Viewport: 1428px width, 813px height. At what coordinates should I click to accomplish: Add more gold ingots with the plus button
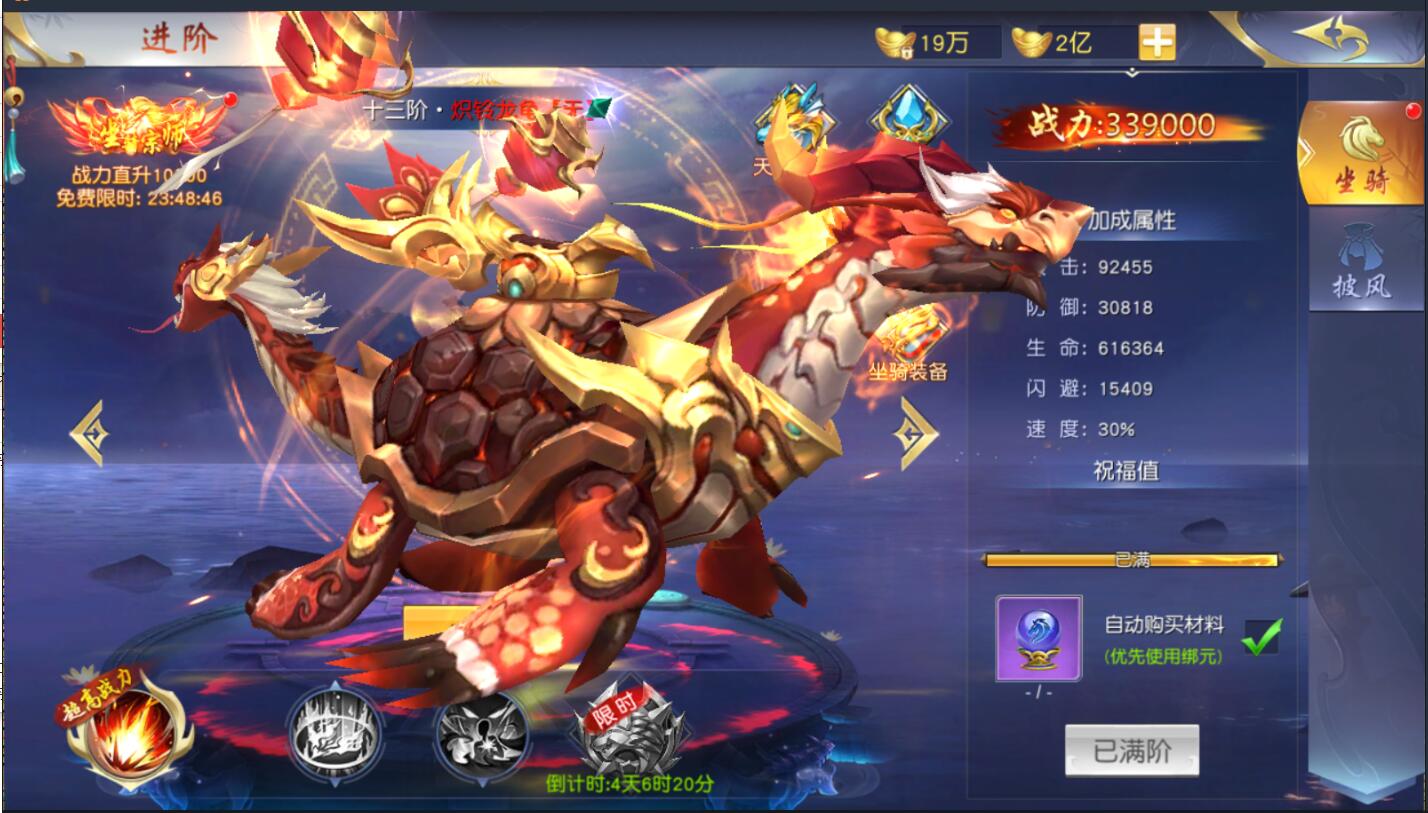[1157, 42]
